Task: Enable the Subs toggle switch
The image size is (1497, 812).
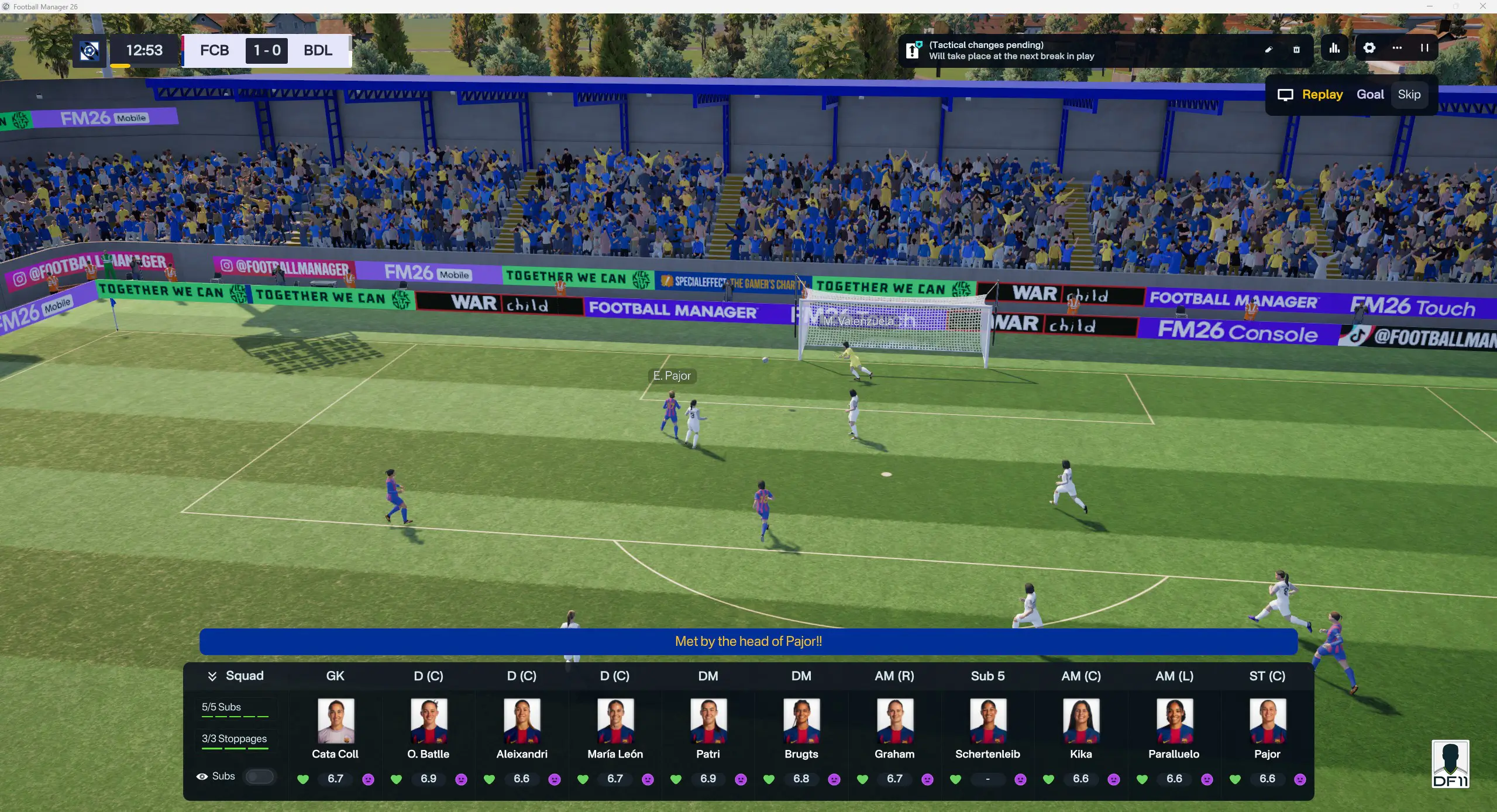Action: point(259,777)
